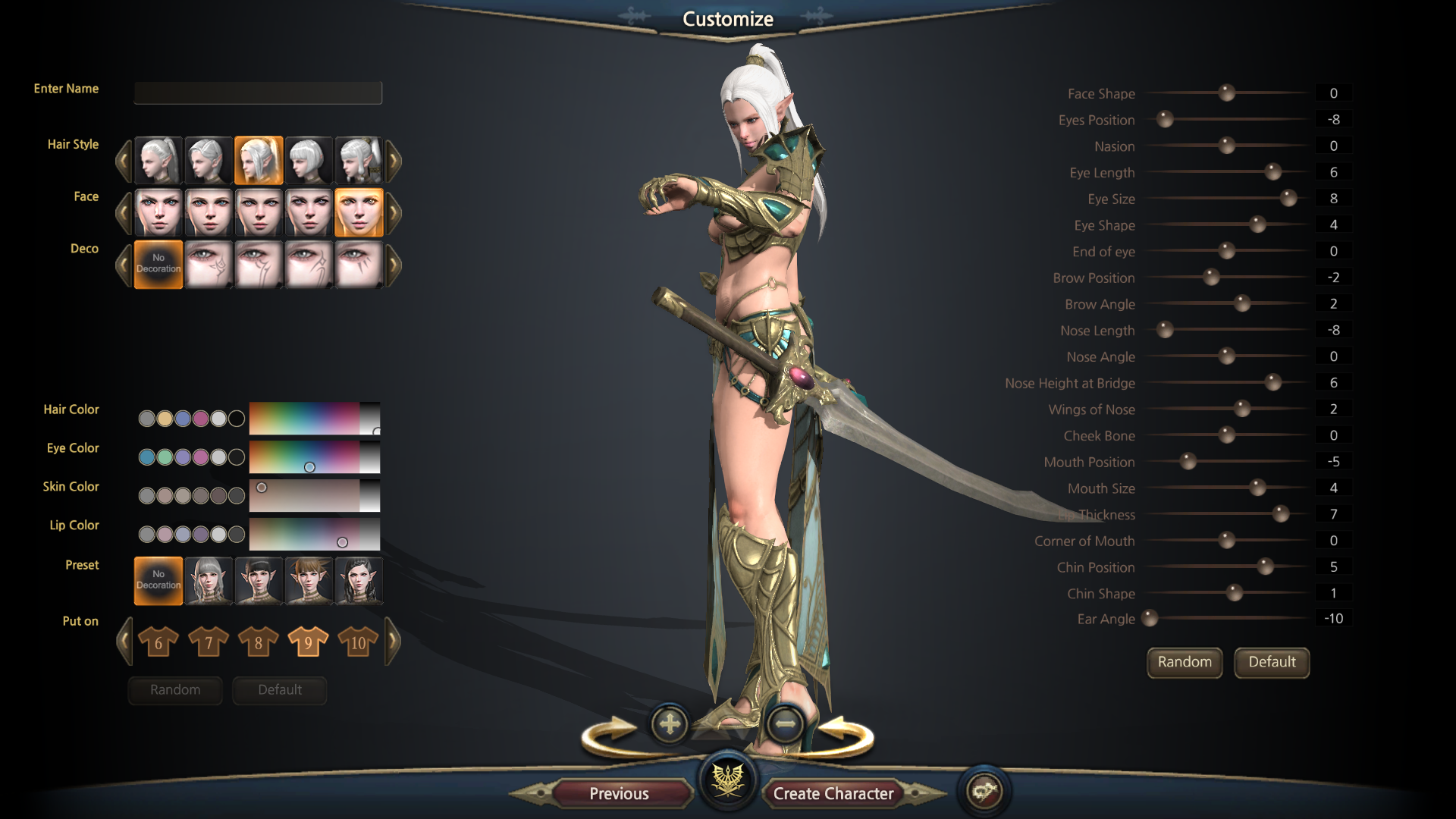The image size is (1456, 819).
Task: Choose the pink hair color swatch
Action: click(x=200, y=419)
